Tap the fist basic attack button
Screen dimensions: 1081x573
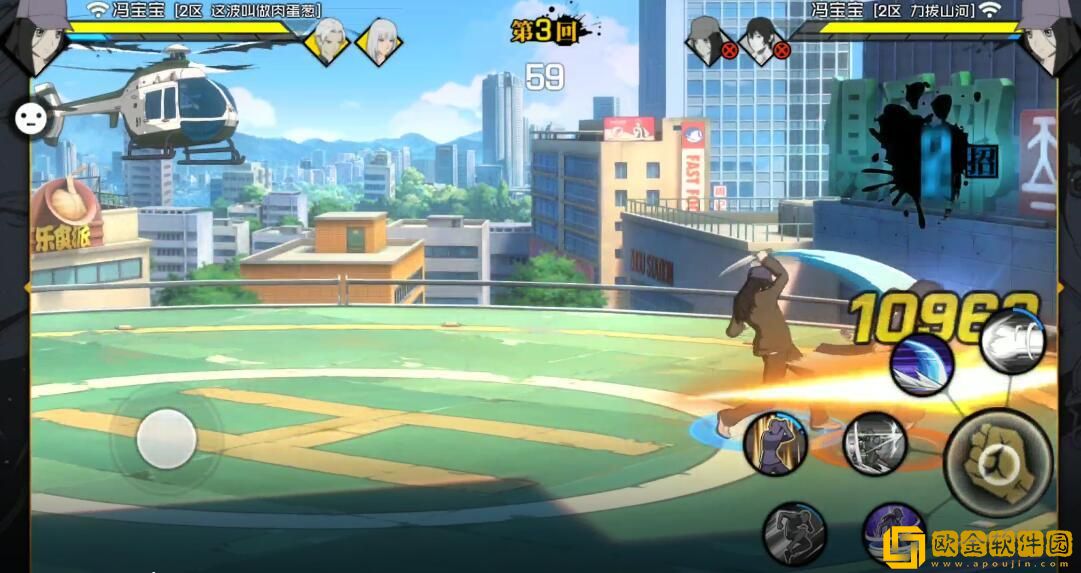998,462
